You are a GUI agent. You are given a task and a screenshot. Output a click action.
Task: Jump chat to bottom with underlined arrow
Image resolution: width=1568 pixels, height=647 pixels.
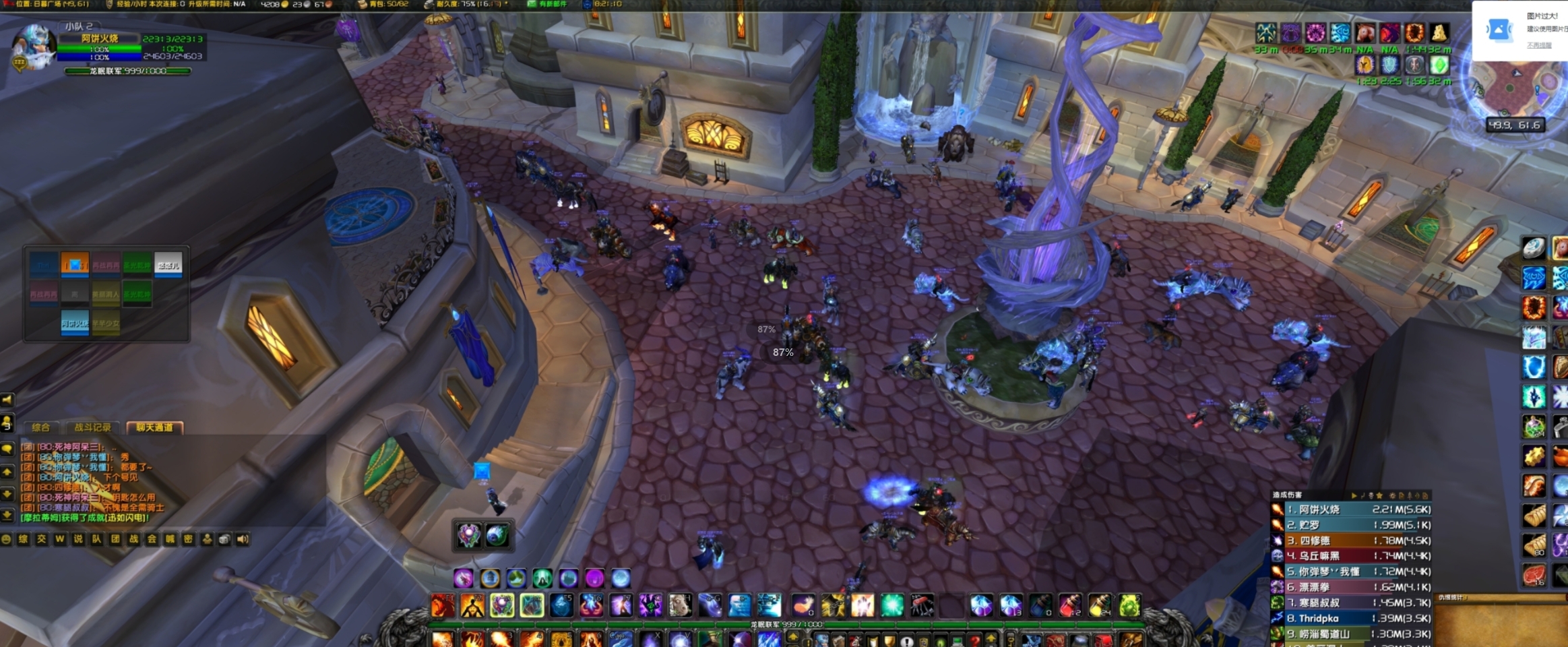[x=7, y=516]
